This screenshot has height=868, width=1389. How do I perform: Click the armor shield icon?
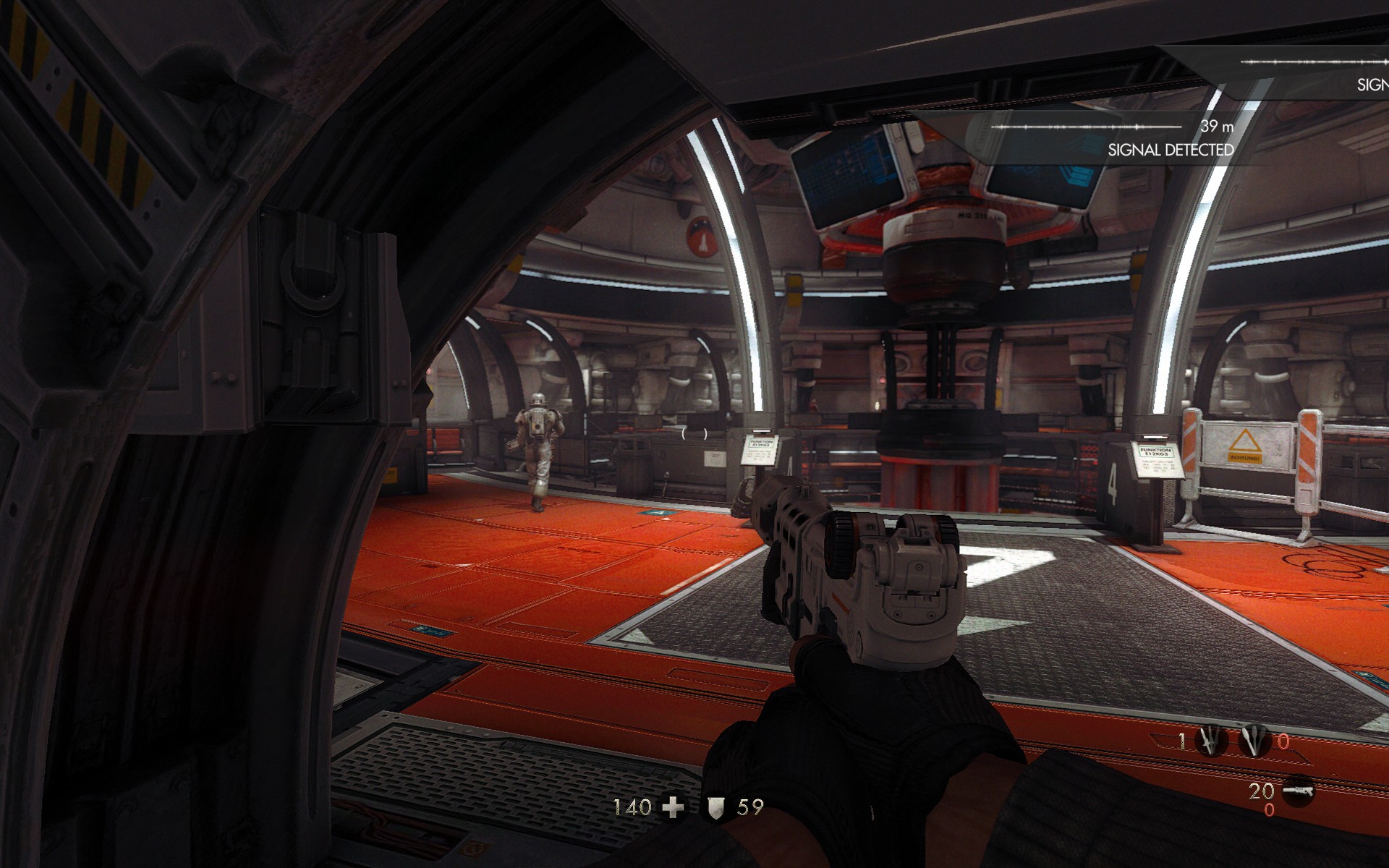point(716,807)
